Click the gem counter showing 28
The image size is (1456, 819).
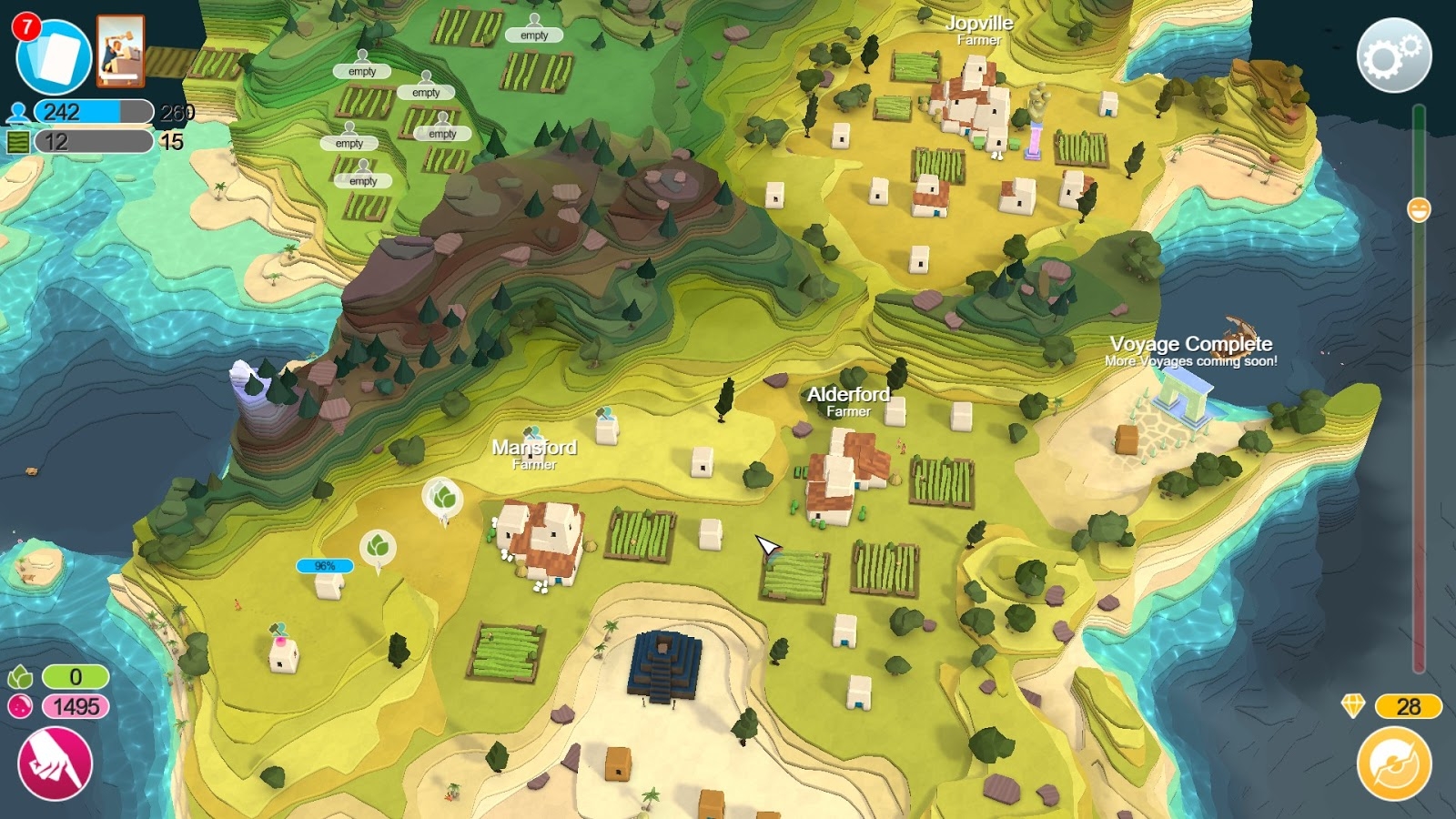pos(1407,706)
